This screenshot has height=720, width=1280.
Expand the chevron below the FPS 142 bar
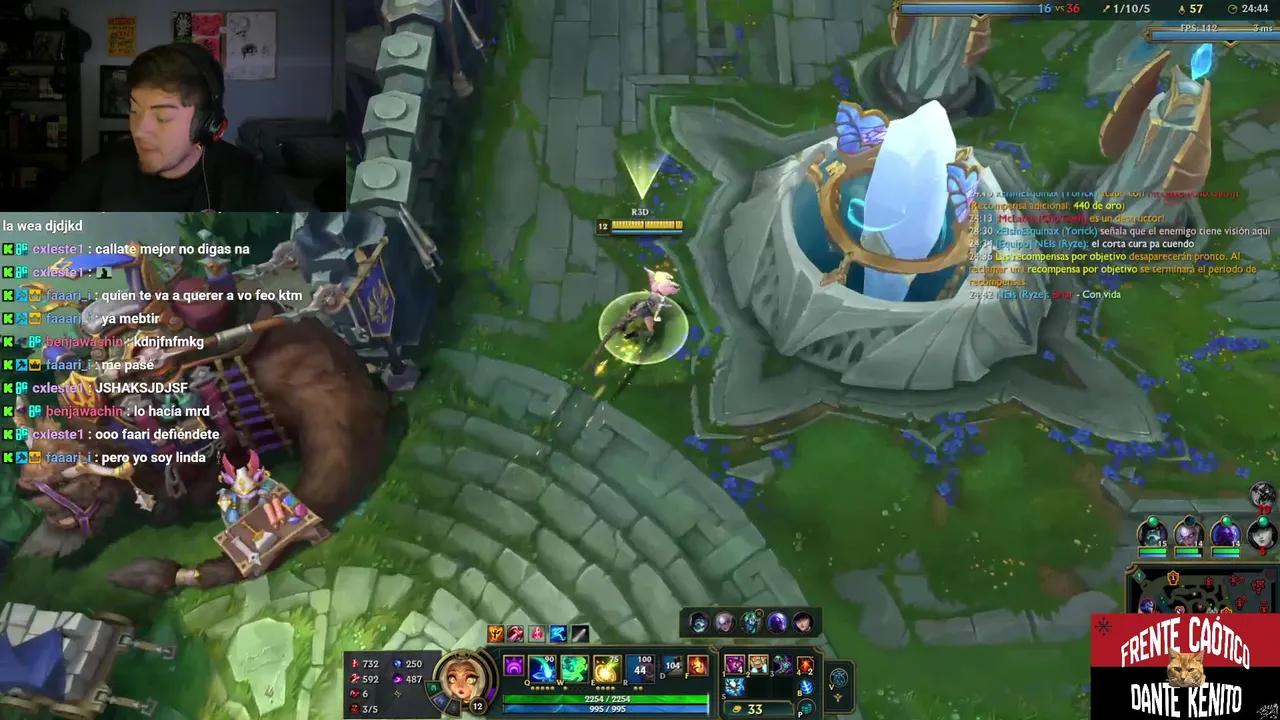(1231, 43)
